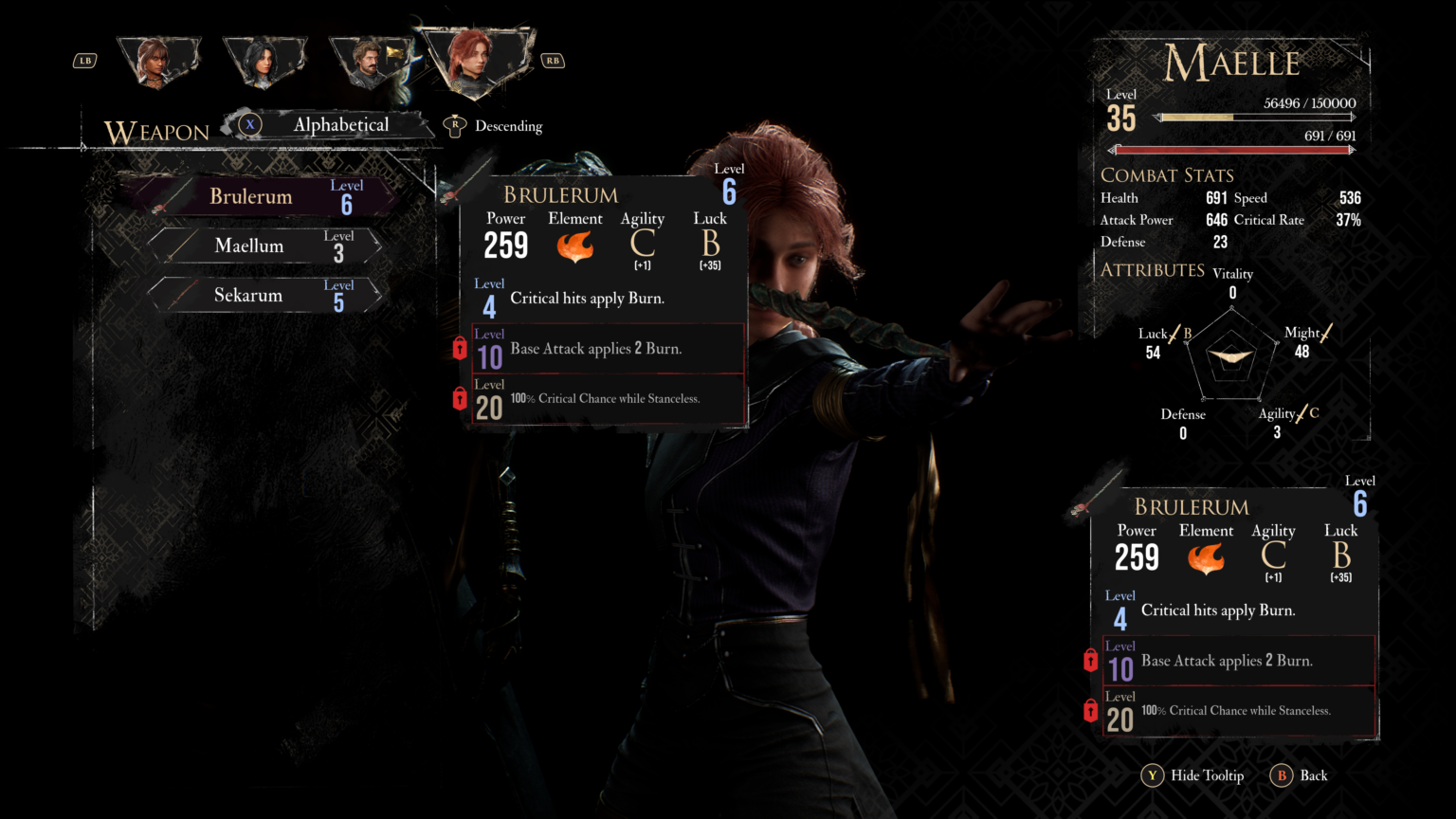The image size is (1456, 819).
Task: Click the Y button prompt icon
Action: point(1151,775)
